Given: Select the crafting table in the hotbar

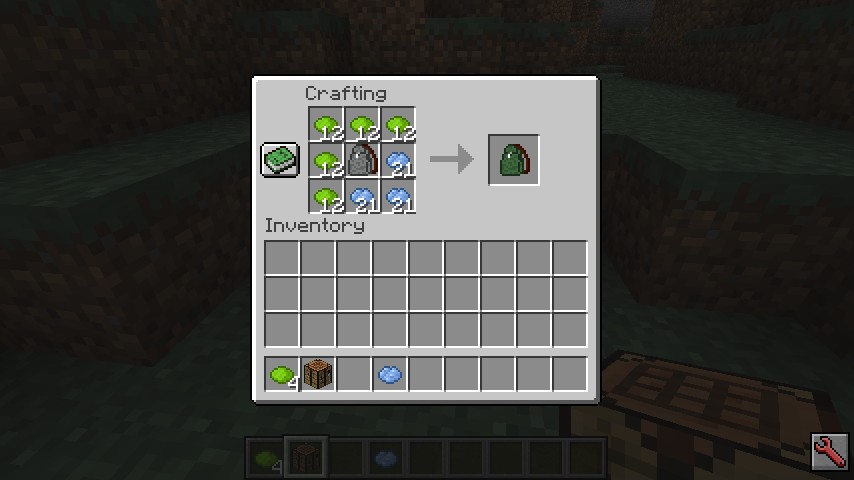Looking at the screenshot, I should point(318,375).
